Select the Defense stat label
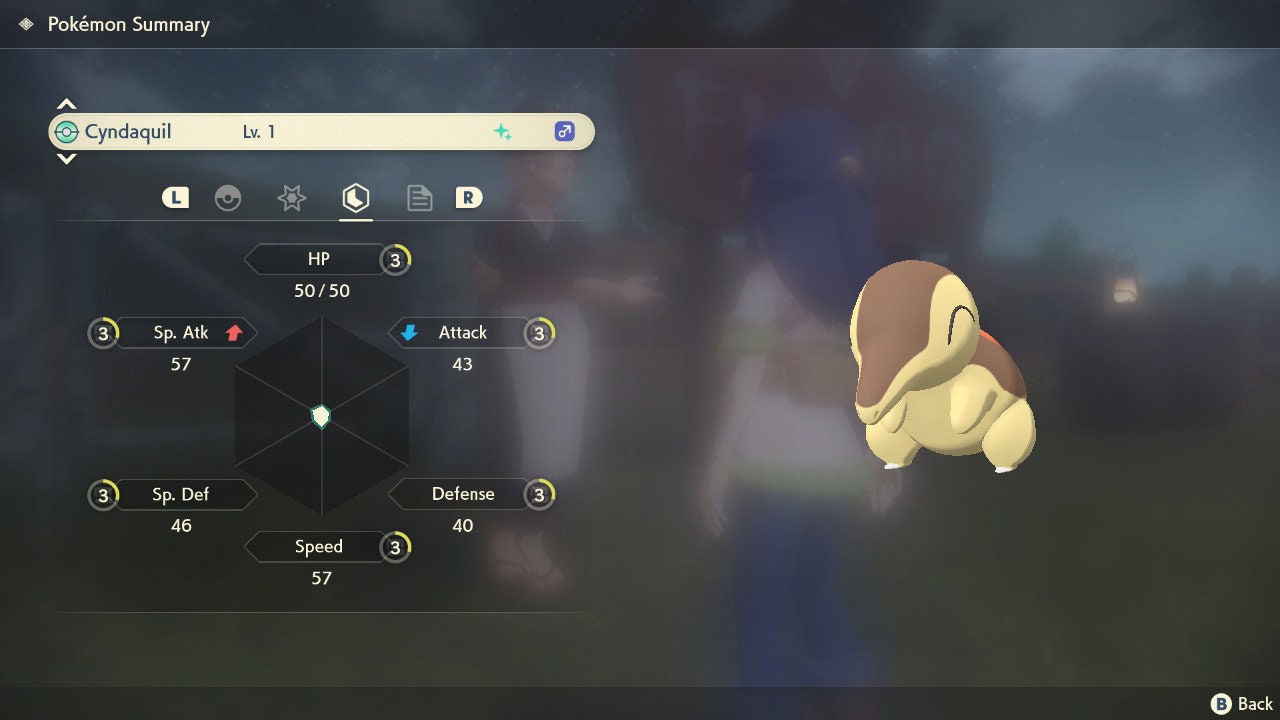Screen dimensions: 1280x720 click(x=462, y=494)
